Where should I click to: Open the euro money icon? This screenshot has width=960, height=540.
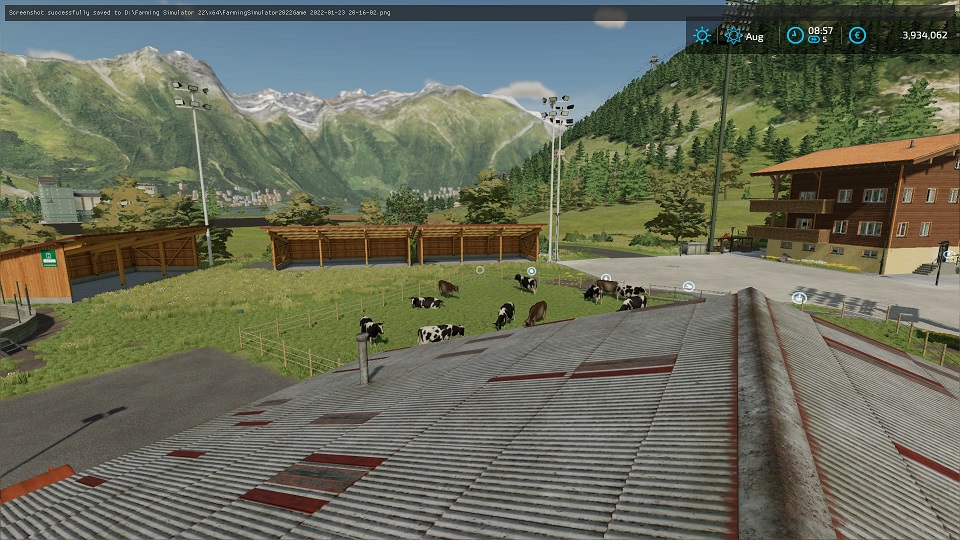tap(857, 35)
